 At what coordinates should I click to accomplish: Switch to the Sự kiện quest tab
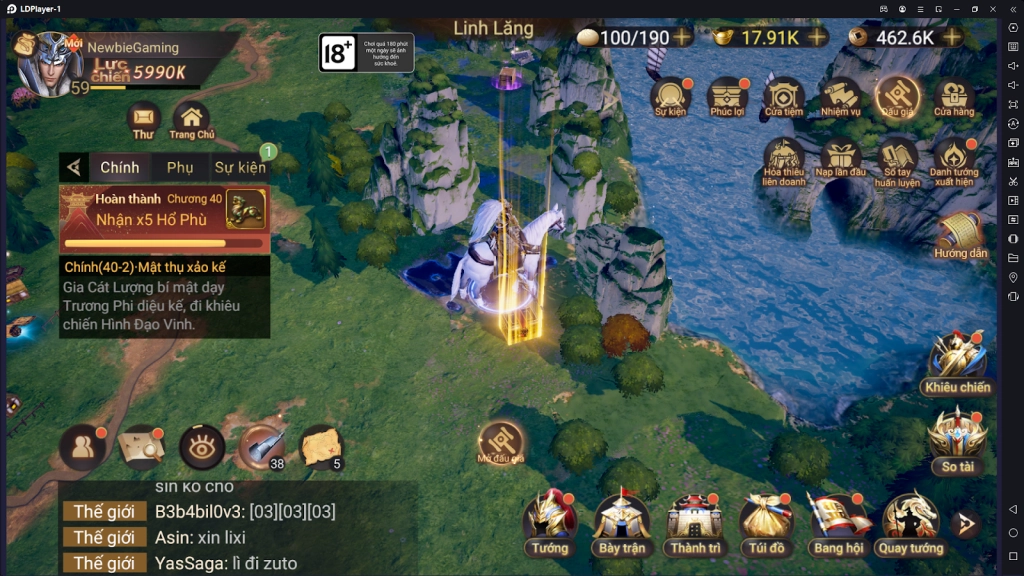tap(240, 167)
